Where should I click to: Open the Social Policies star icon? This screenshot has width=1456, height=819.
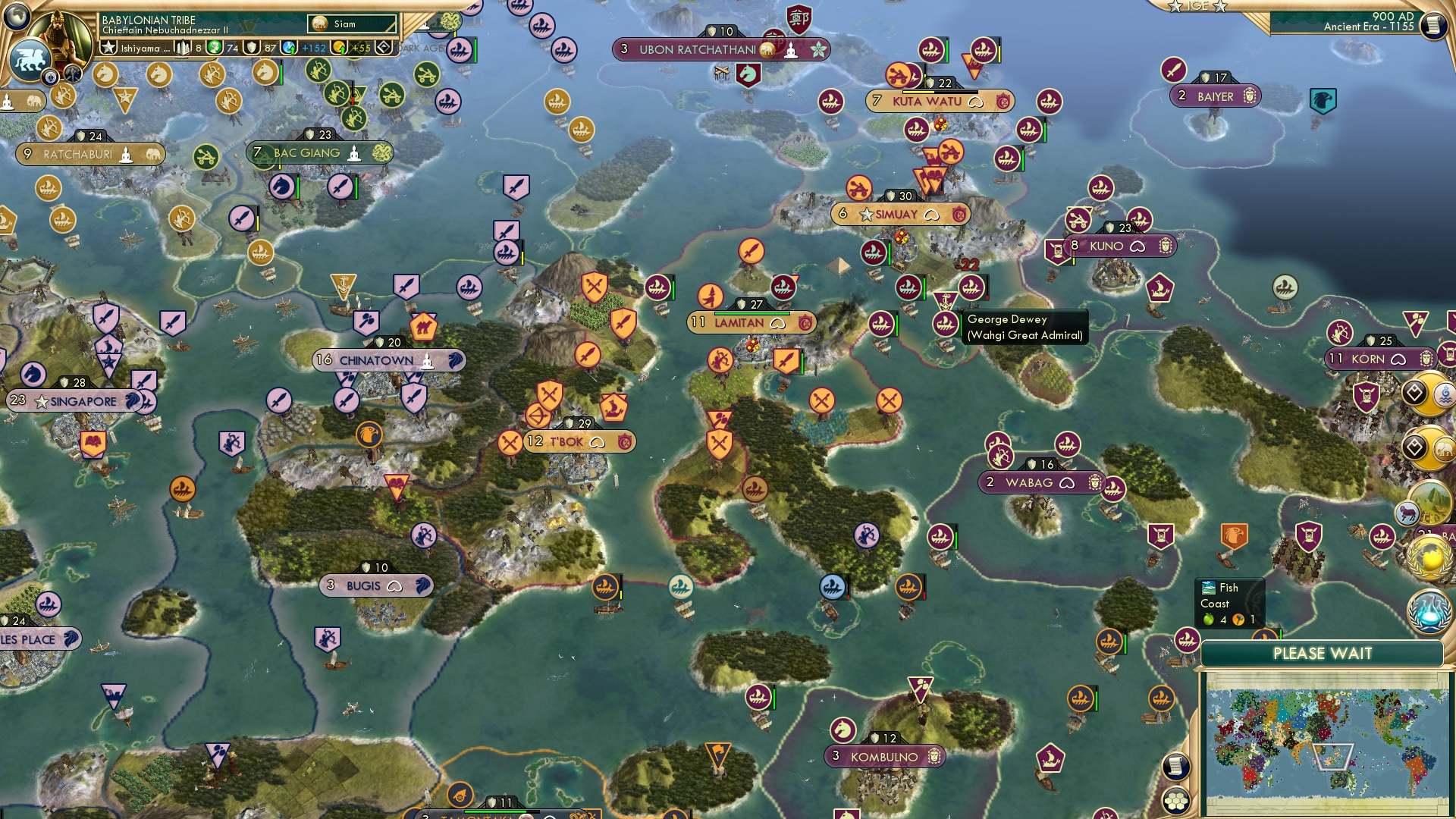pyautogui.click(x=109, y=47)
